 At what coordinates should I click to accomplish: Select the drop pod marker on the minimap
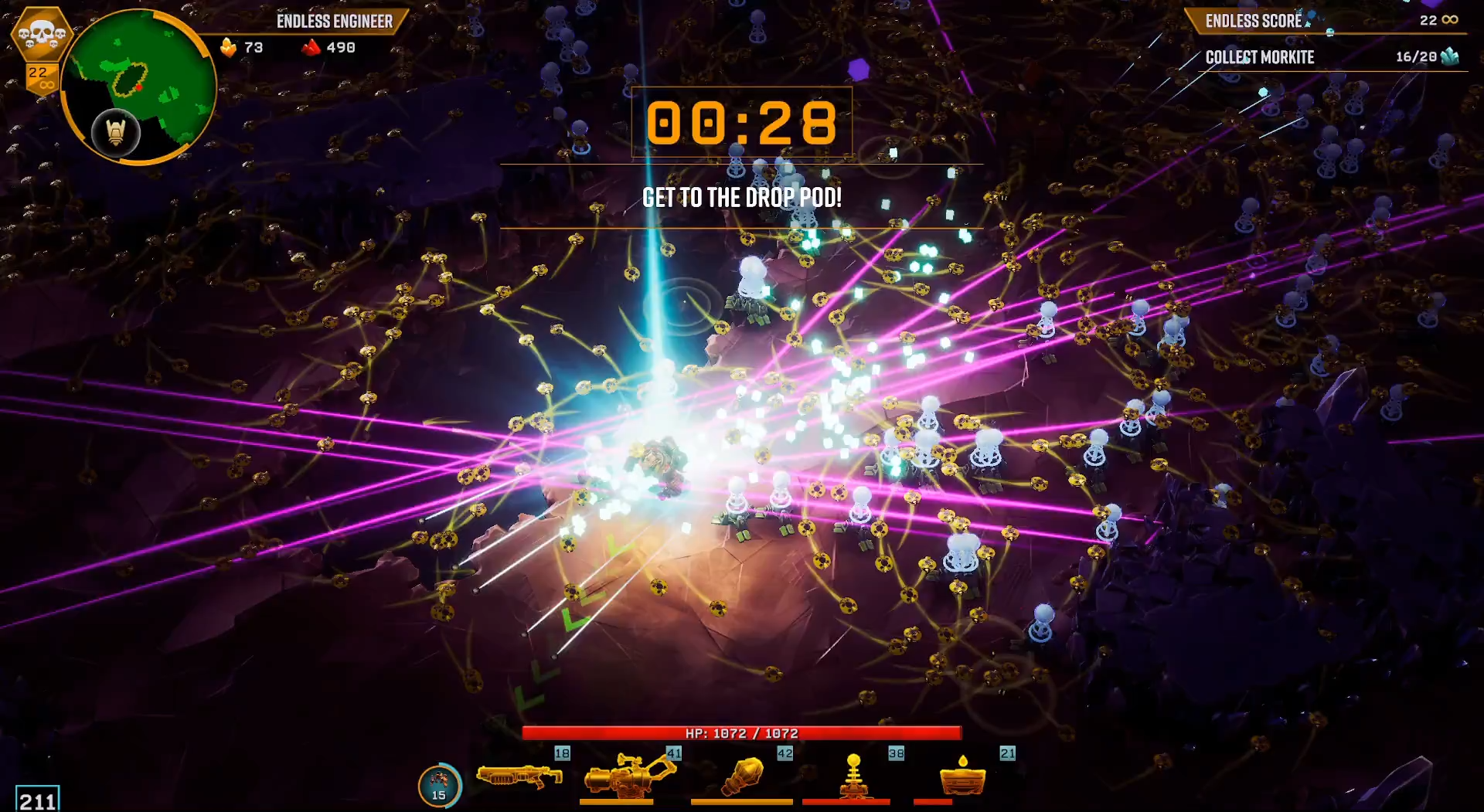(116, 133)
